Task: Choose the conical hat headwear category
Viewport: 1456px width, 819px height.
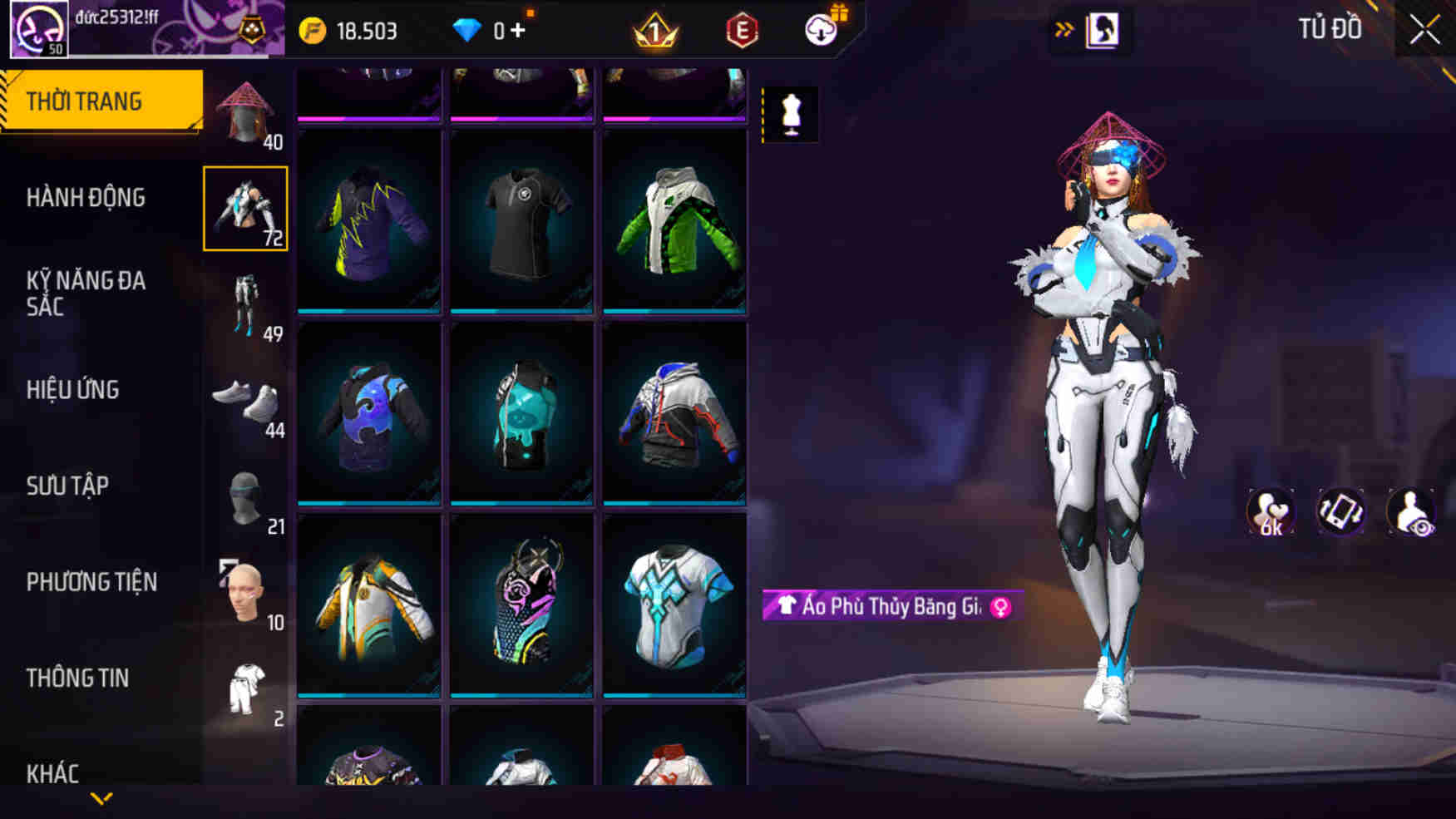Action: [245, 113]
